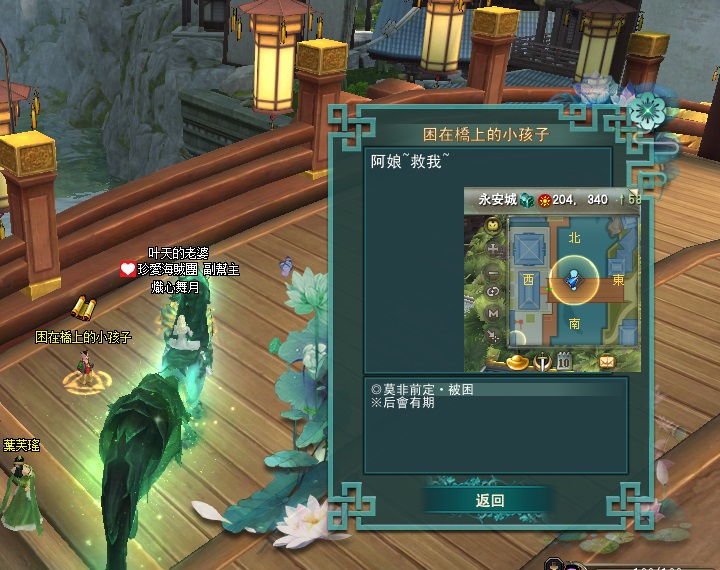Choose the 莫非前定·被困 dialogue option

[x=421, y=389]
